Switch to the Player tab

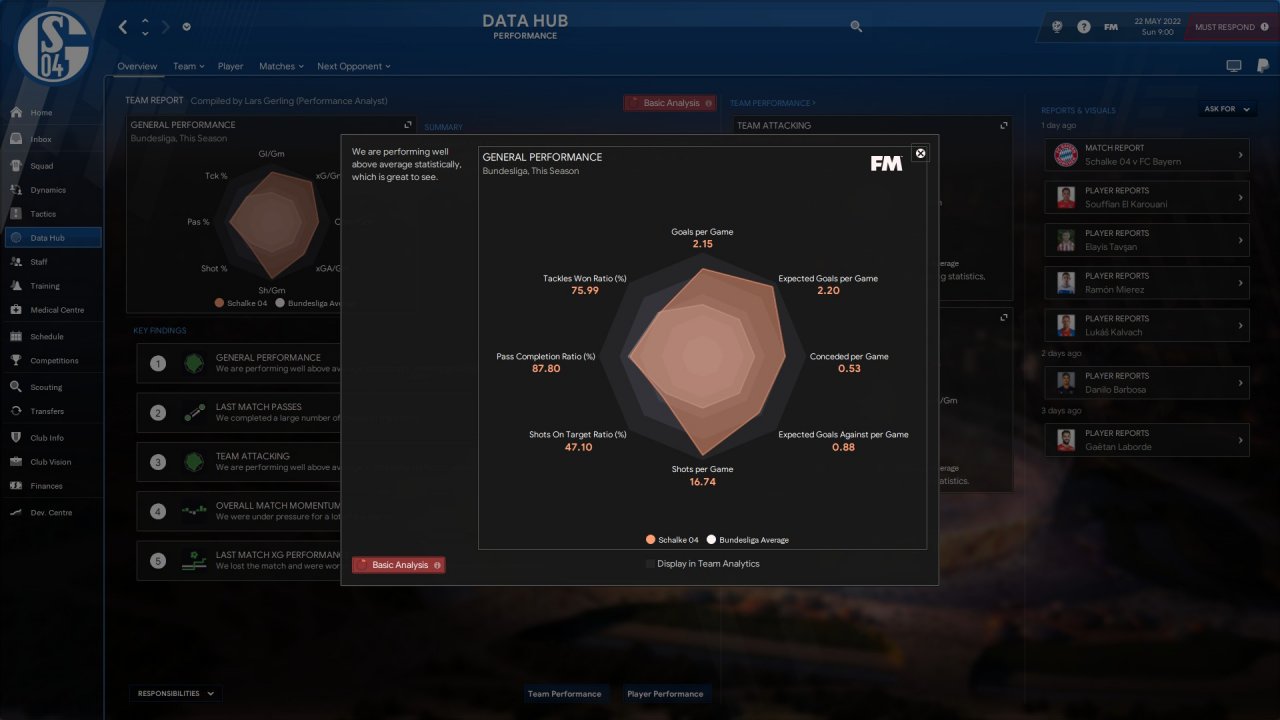click(230, 67)
